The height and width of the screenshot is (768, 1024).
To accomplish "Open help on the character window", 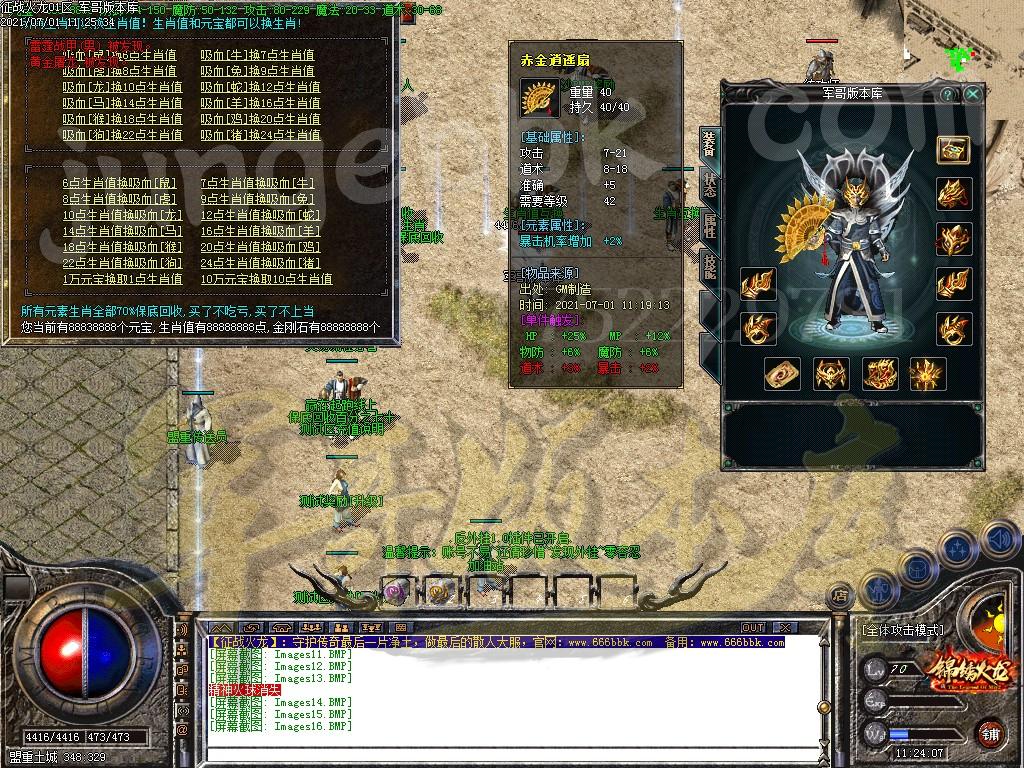I will pos(948,94).
